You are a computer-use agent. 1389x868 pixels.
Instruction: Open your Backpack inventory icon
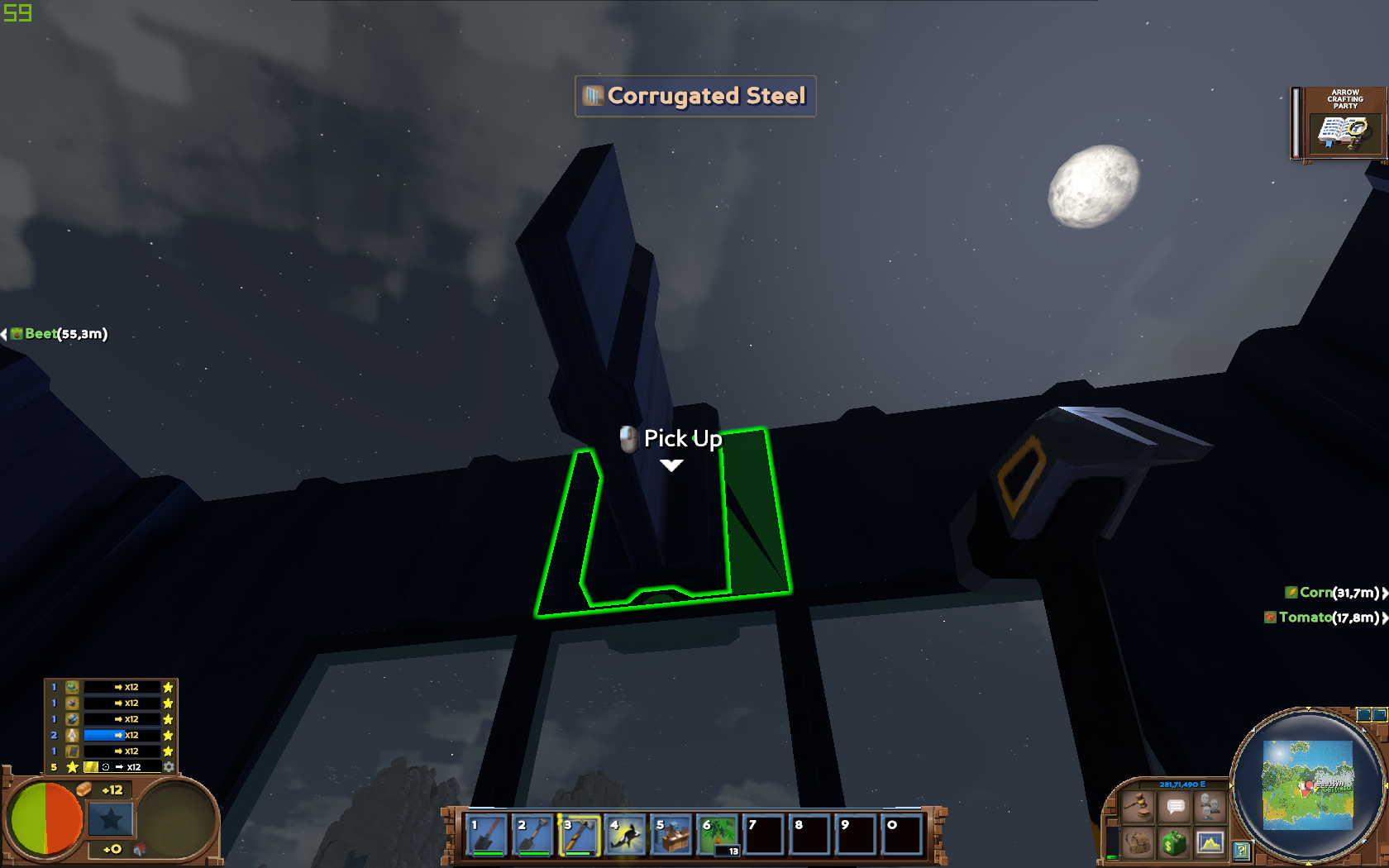coord(1138,843)
